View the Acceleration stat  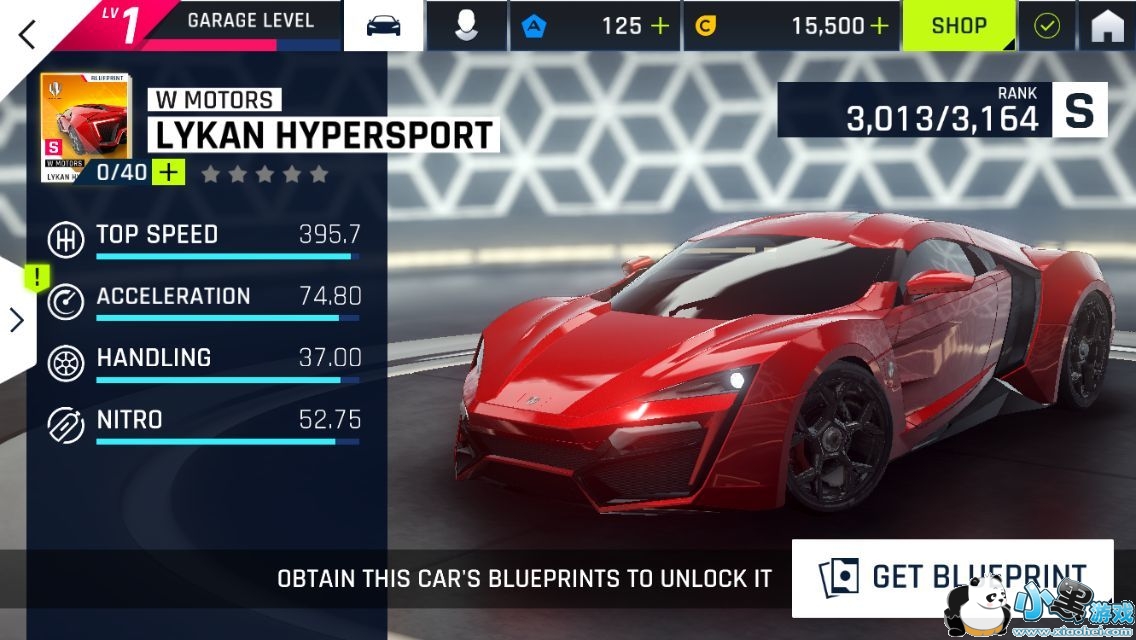204,301
